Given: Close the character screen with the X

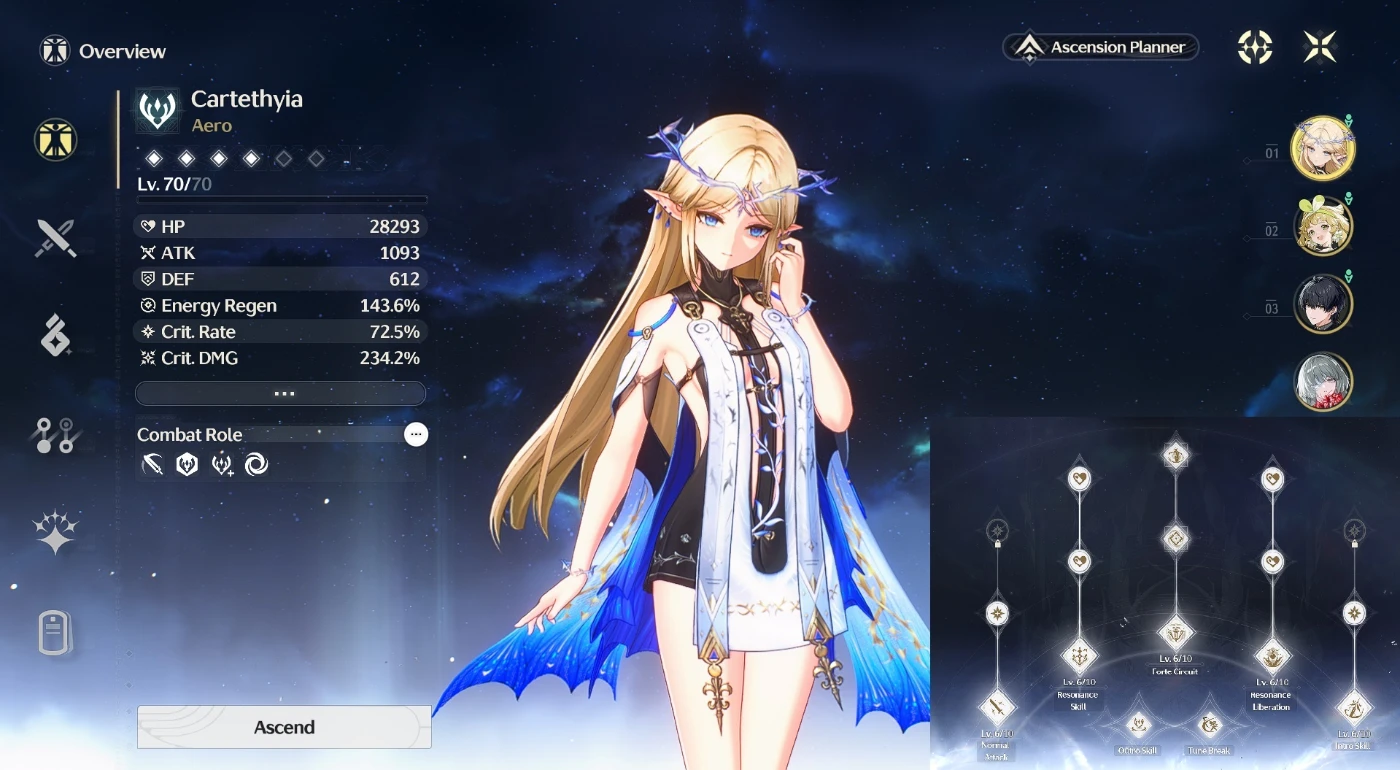Looking at the screenshot, I should click(x=1320, y=47).
